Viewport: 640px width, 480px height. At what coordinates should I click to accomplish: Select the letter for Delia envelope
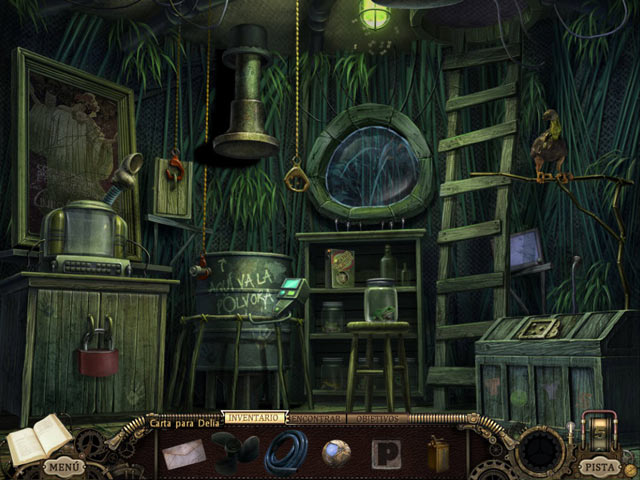coord(184,454)
